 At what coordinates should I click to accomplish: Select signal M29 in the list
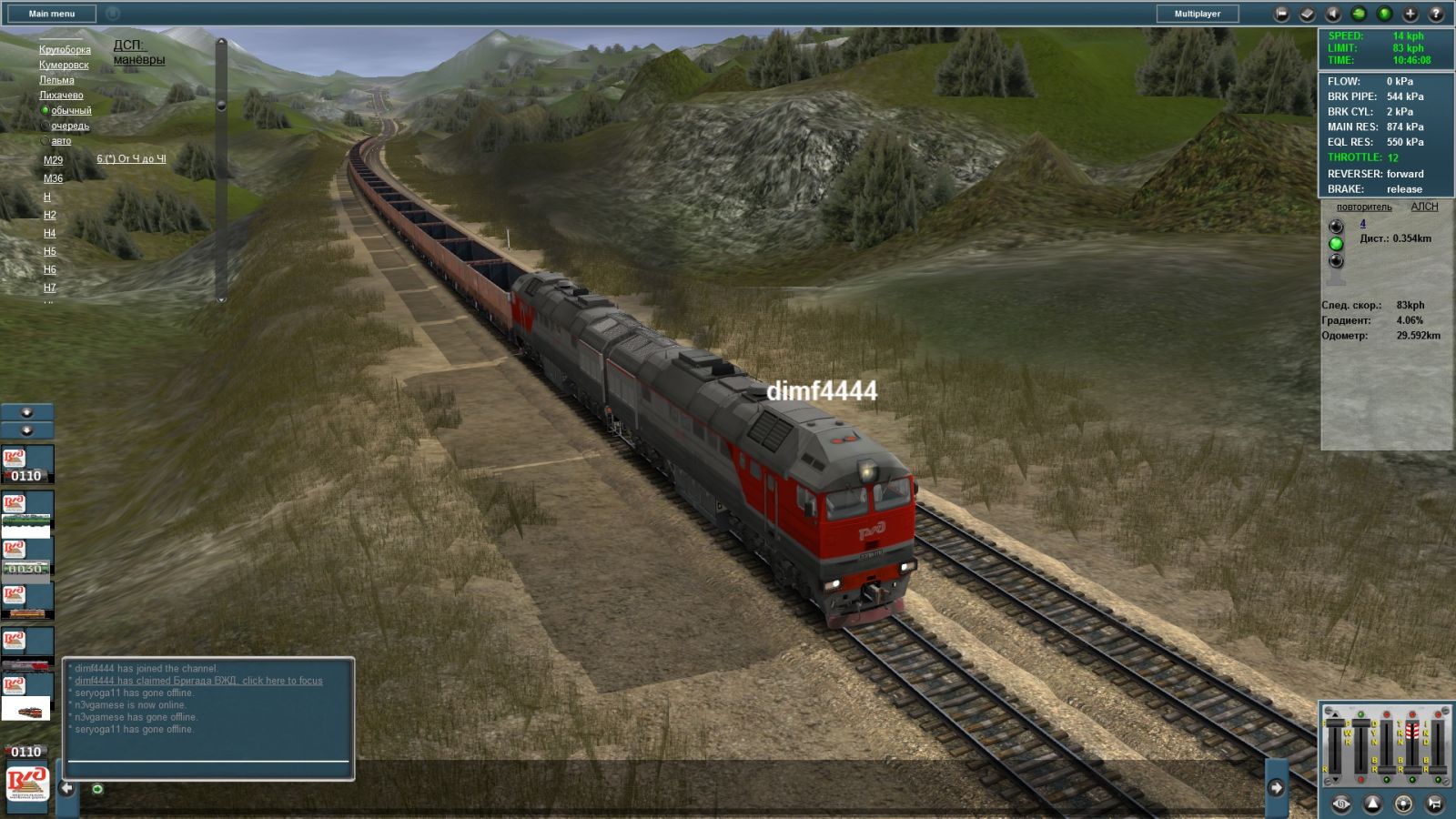coord(53,160)
